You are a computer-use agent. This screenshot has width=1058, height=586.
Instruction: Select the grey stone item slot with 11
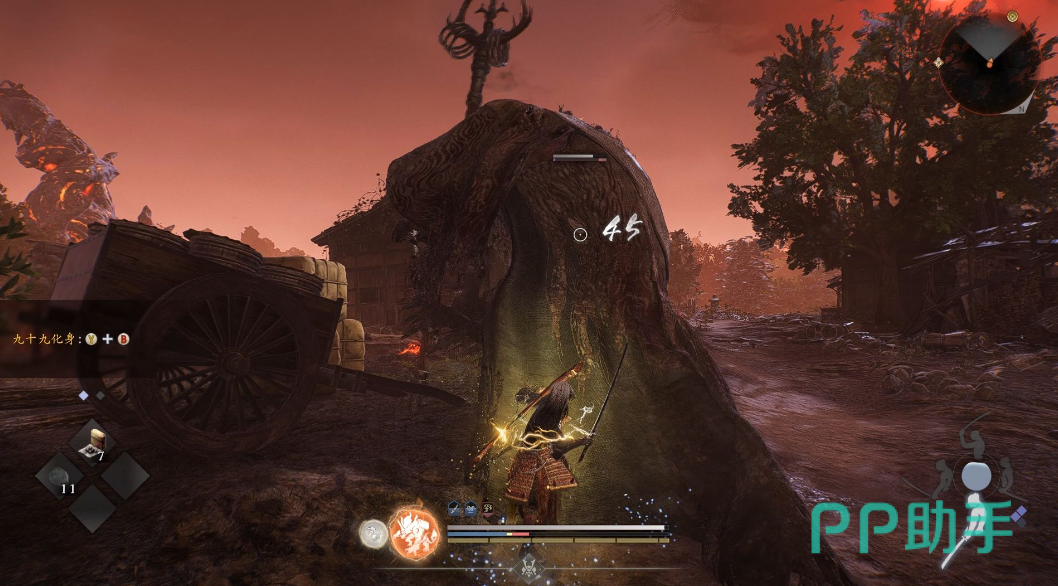(x=59, y=476)
